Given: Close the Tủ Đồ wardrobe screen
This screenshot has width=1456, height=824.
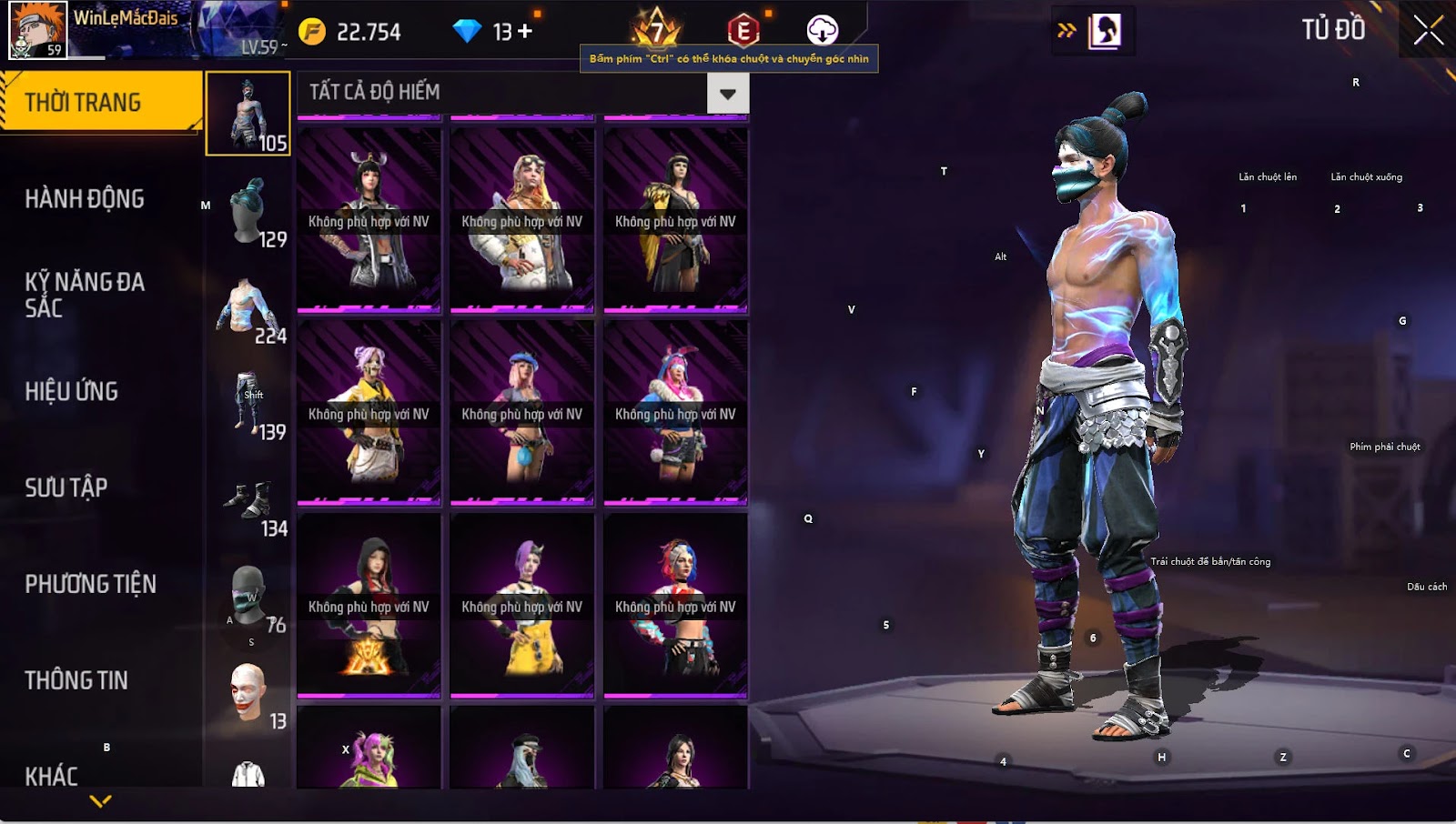Looking at the screenshot, I should [1428, 31].
